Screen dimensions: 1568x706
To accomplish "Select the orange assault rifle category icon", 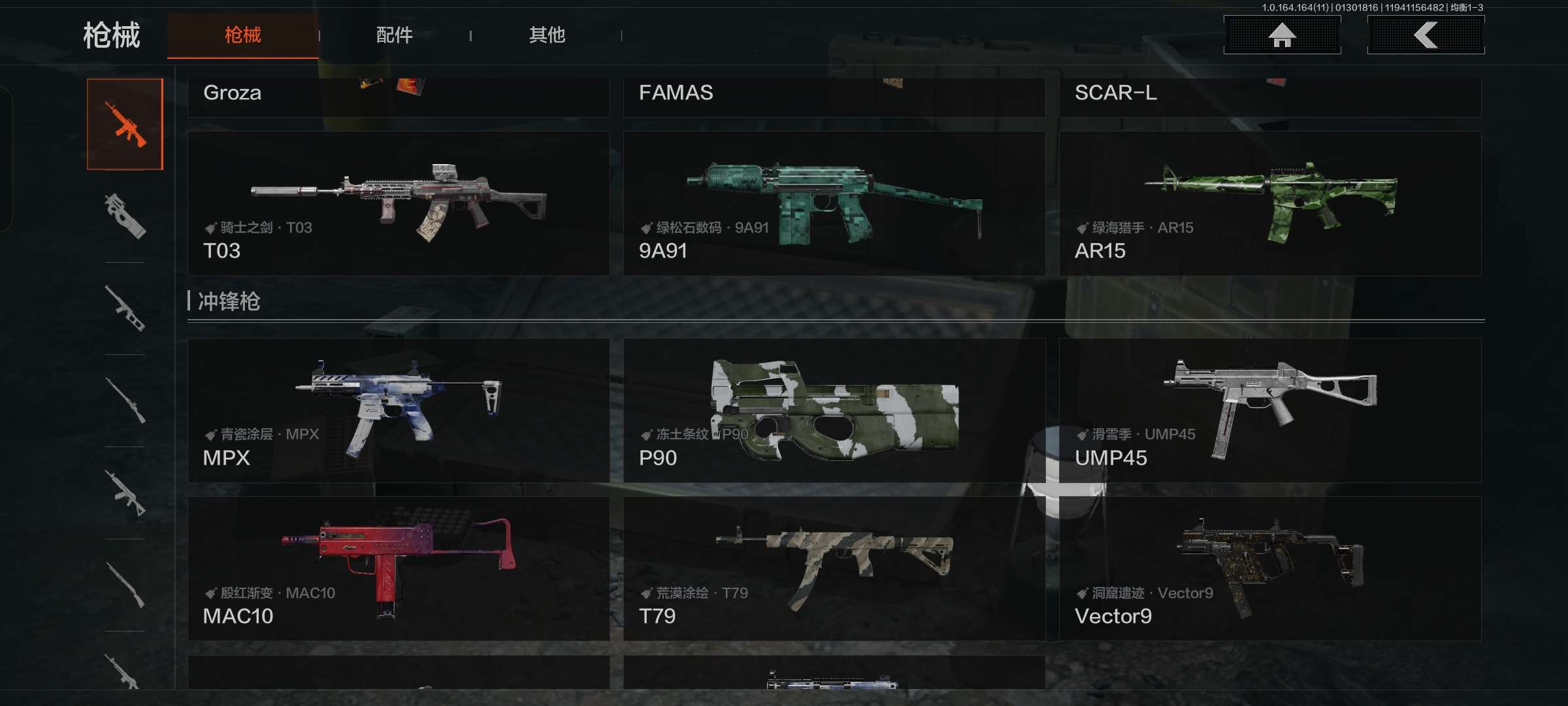I will pos(125,124).
